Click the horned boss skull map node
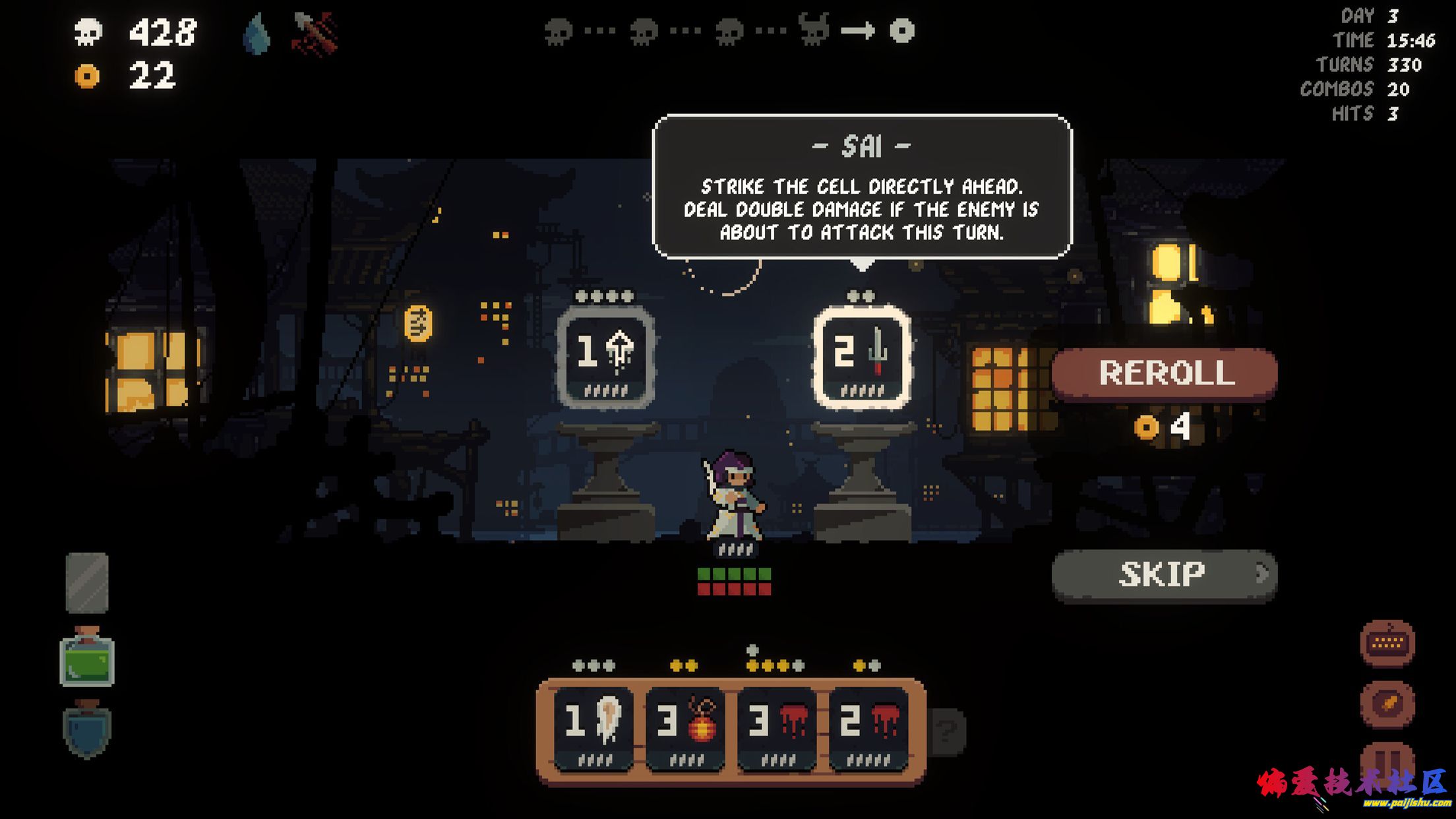Image resolution: width=1456 pixels, height=819 pixels. (813, 30)
